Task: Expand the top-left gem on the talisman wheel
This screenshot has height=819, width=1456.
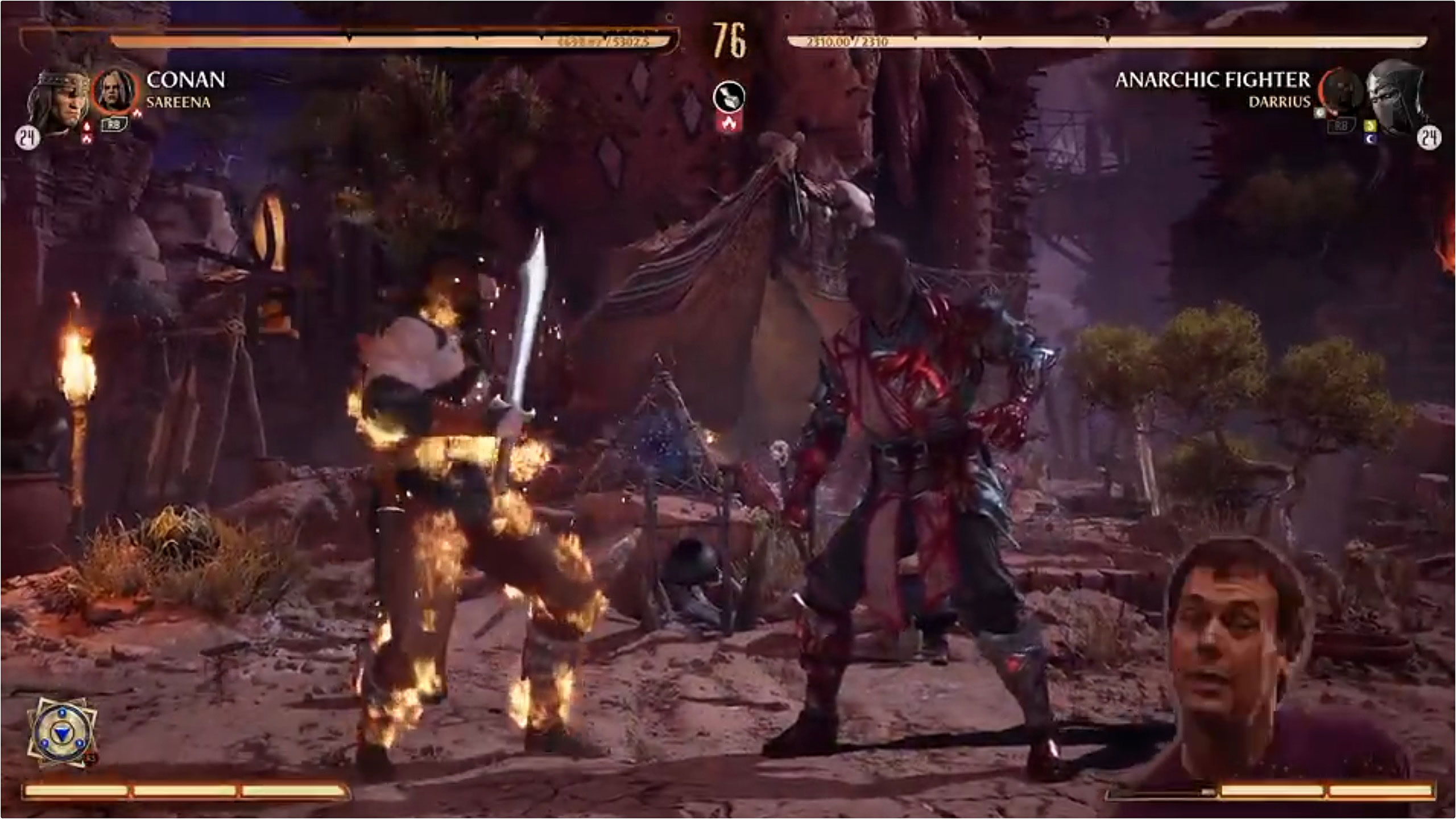Action: [62, 713]
